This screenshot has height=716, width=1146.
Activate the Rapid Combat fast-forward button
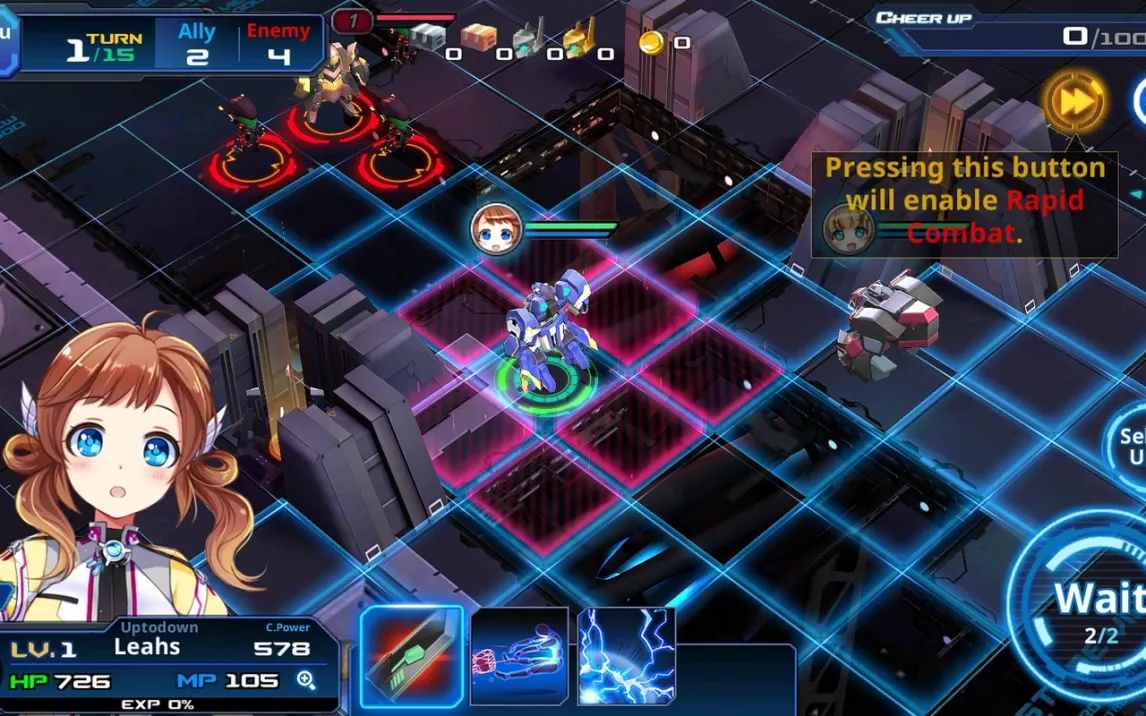(1075, 100)
